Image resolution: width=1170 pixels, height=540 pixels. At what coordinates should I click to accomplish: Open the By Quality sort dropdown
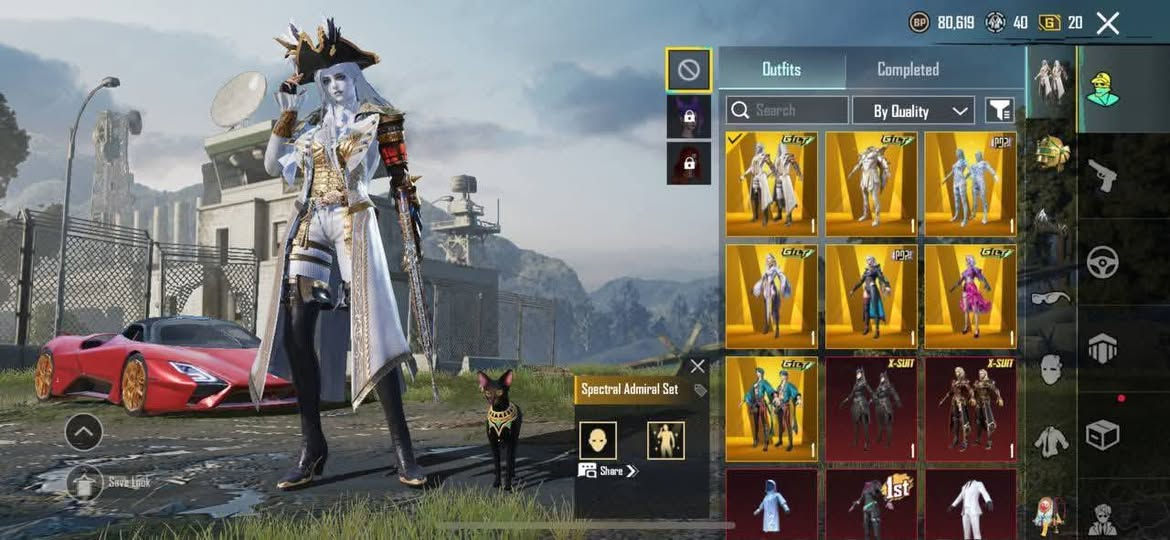pyautogui.click(x=913, y=110)
